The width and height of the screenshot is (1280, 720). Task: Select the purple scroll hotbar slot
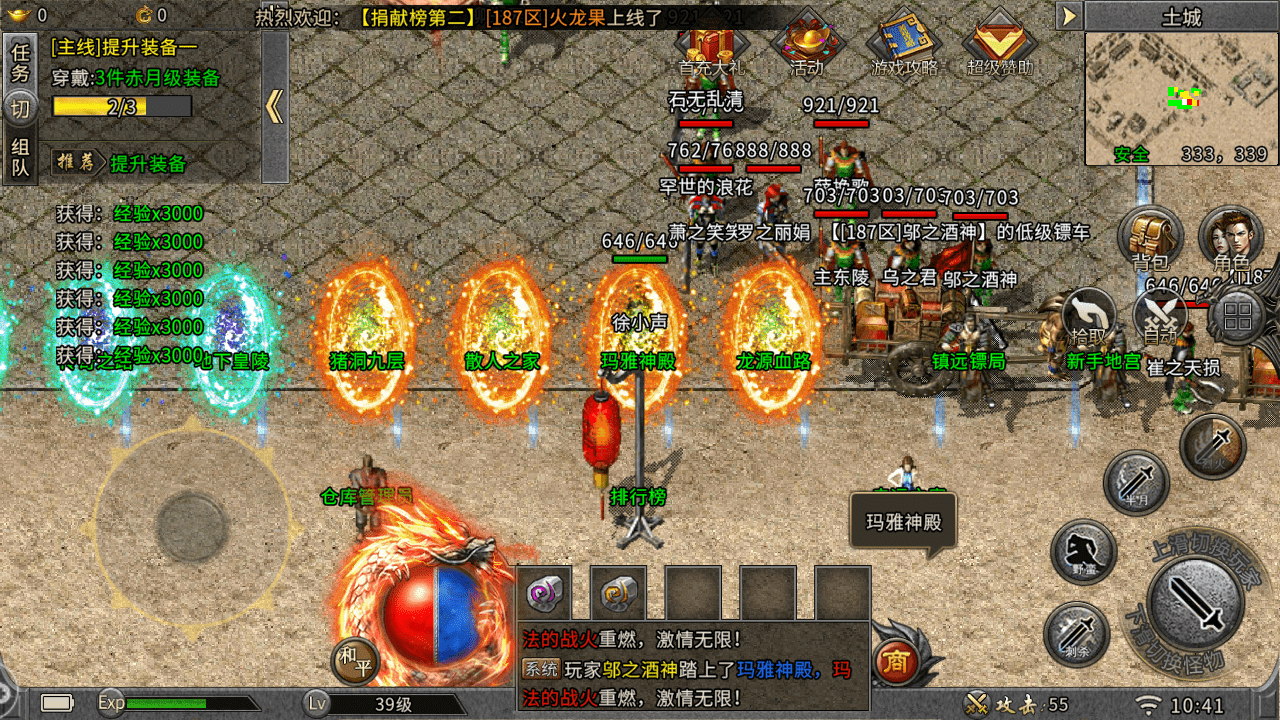[x=549, y=593]
